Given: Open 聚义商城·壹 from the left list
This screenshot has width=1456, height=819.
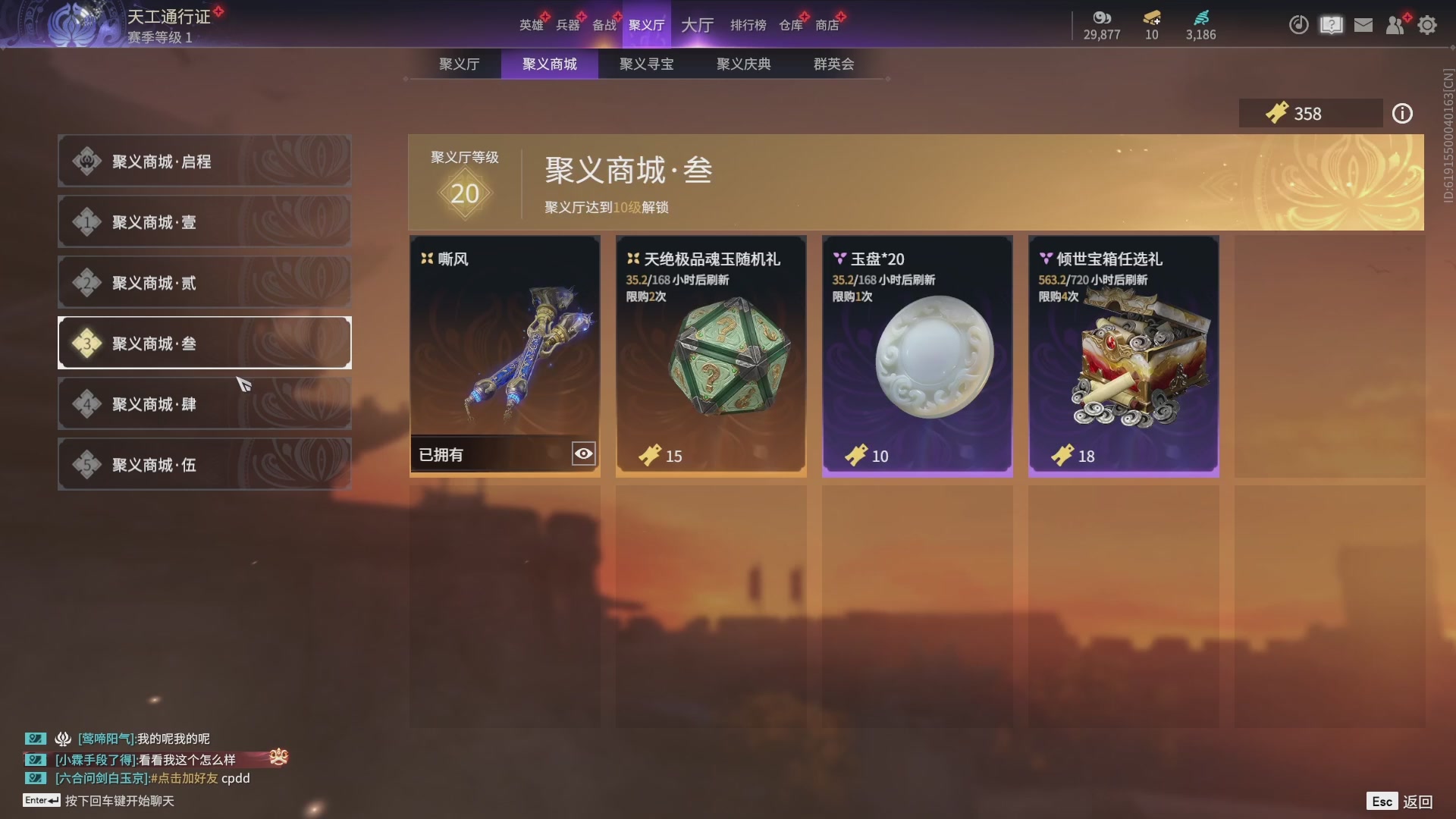Looking at the screenshot, I should [203, 221].
